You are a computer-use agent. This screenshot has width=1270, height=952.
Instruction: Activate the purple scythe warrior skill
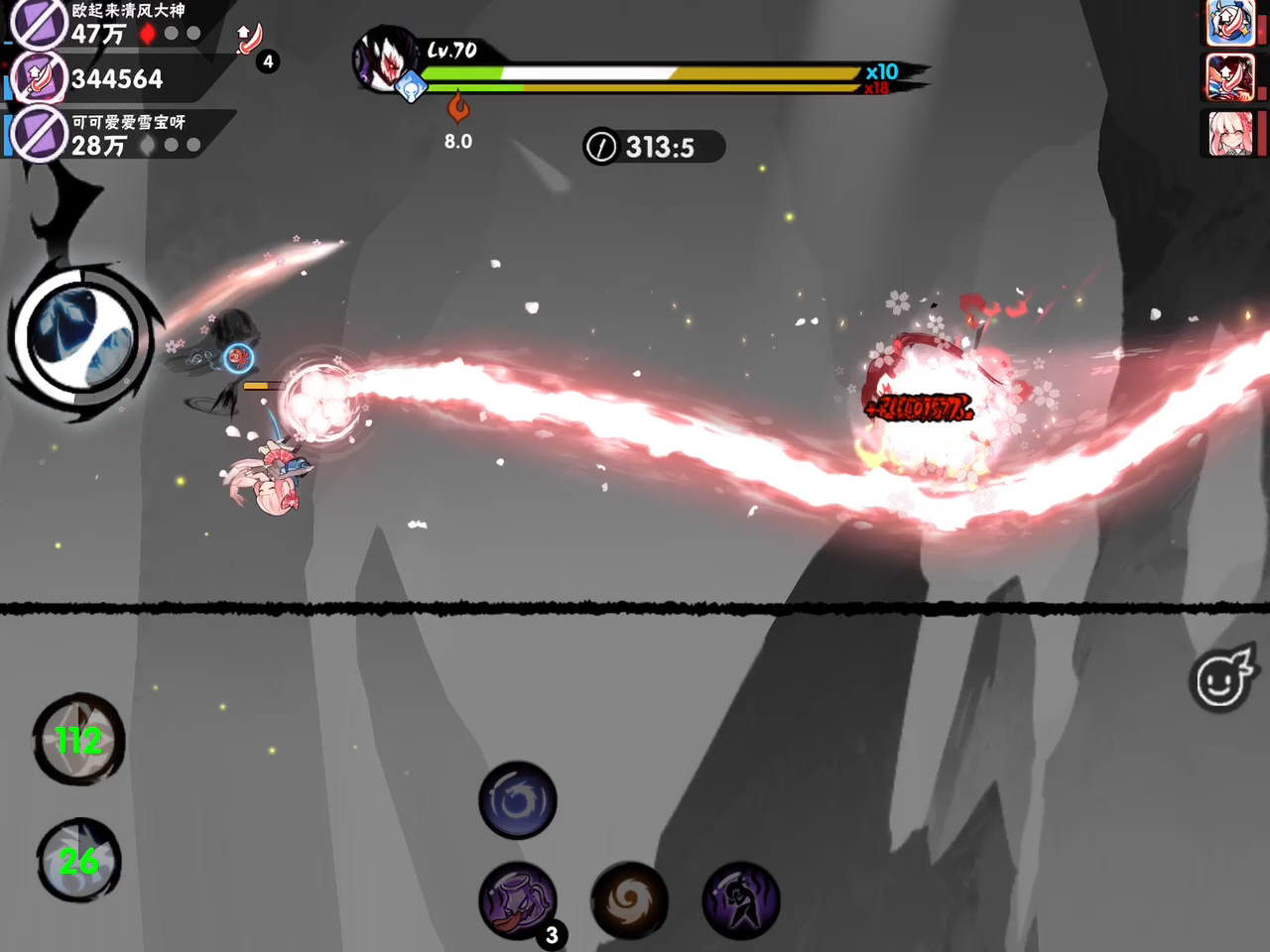(x=740, y=900)
